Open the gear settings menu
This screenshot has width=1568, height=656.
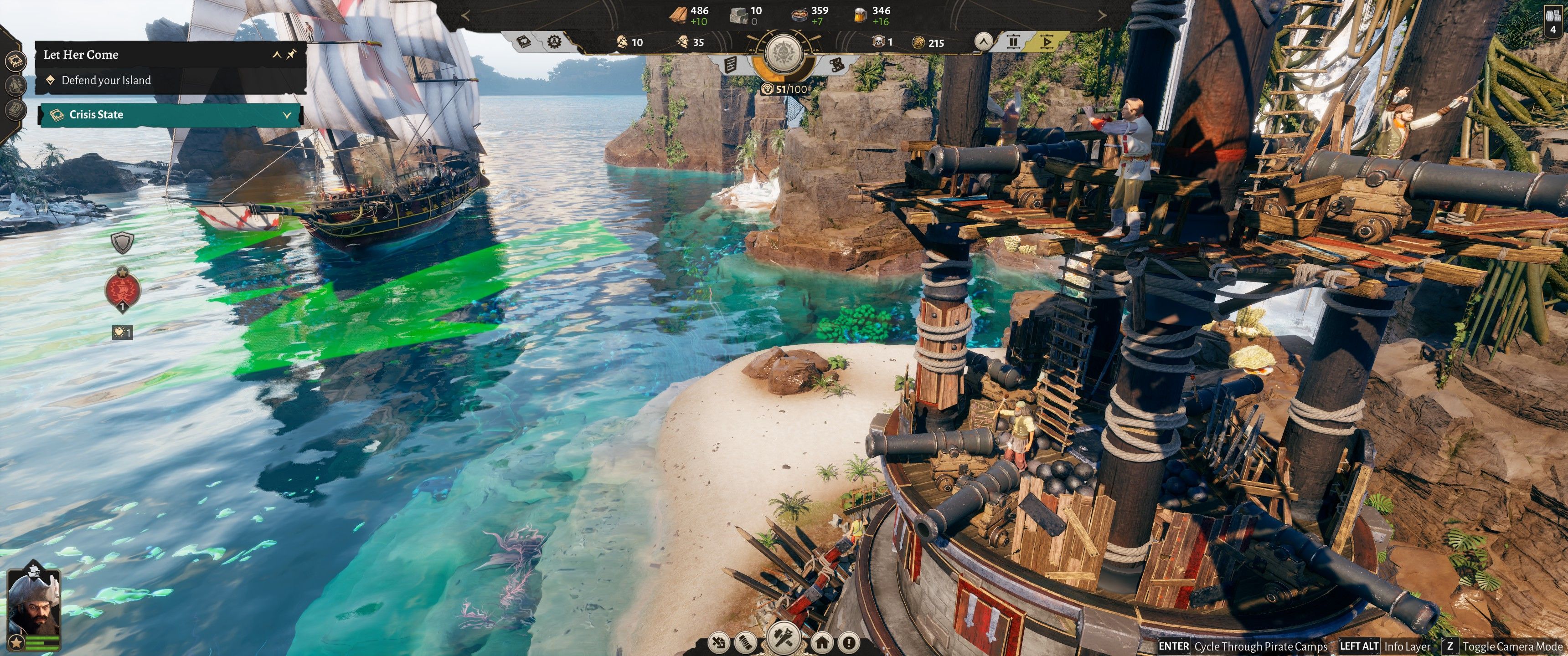pyautogui.click(x=554, y=42)
